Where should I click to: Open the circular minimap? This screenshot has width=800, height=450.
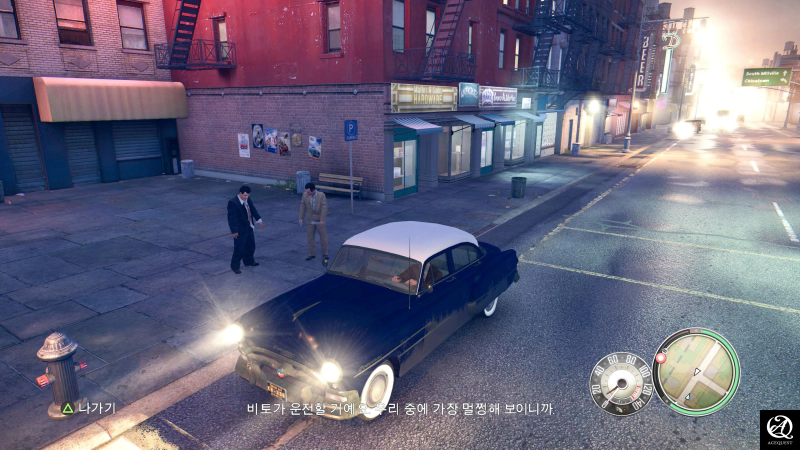click(696, 372)
